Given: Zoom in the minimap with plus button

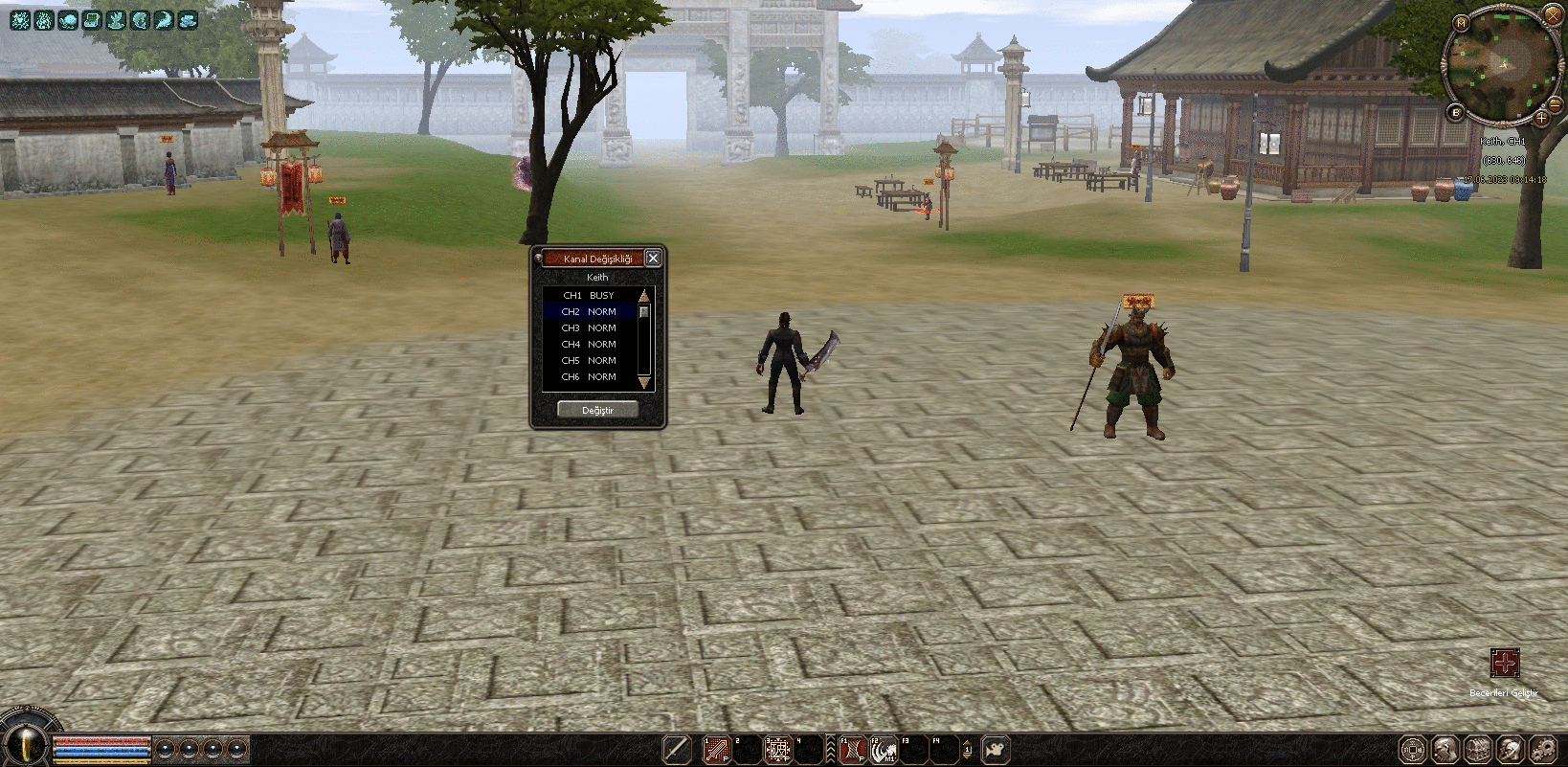Looking at the screenshot, I should 1541,119.
